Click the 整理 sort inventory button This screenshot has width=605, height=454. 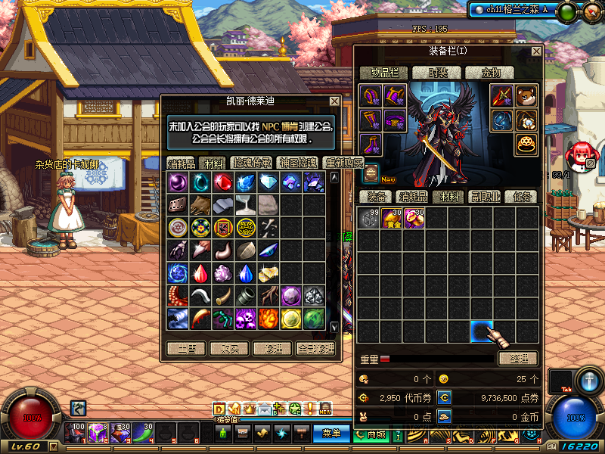click(517, 358)
